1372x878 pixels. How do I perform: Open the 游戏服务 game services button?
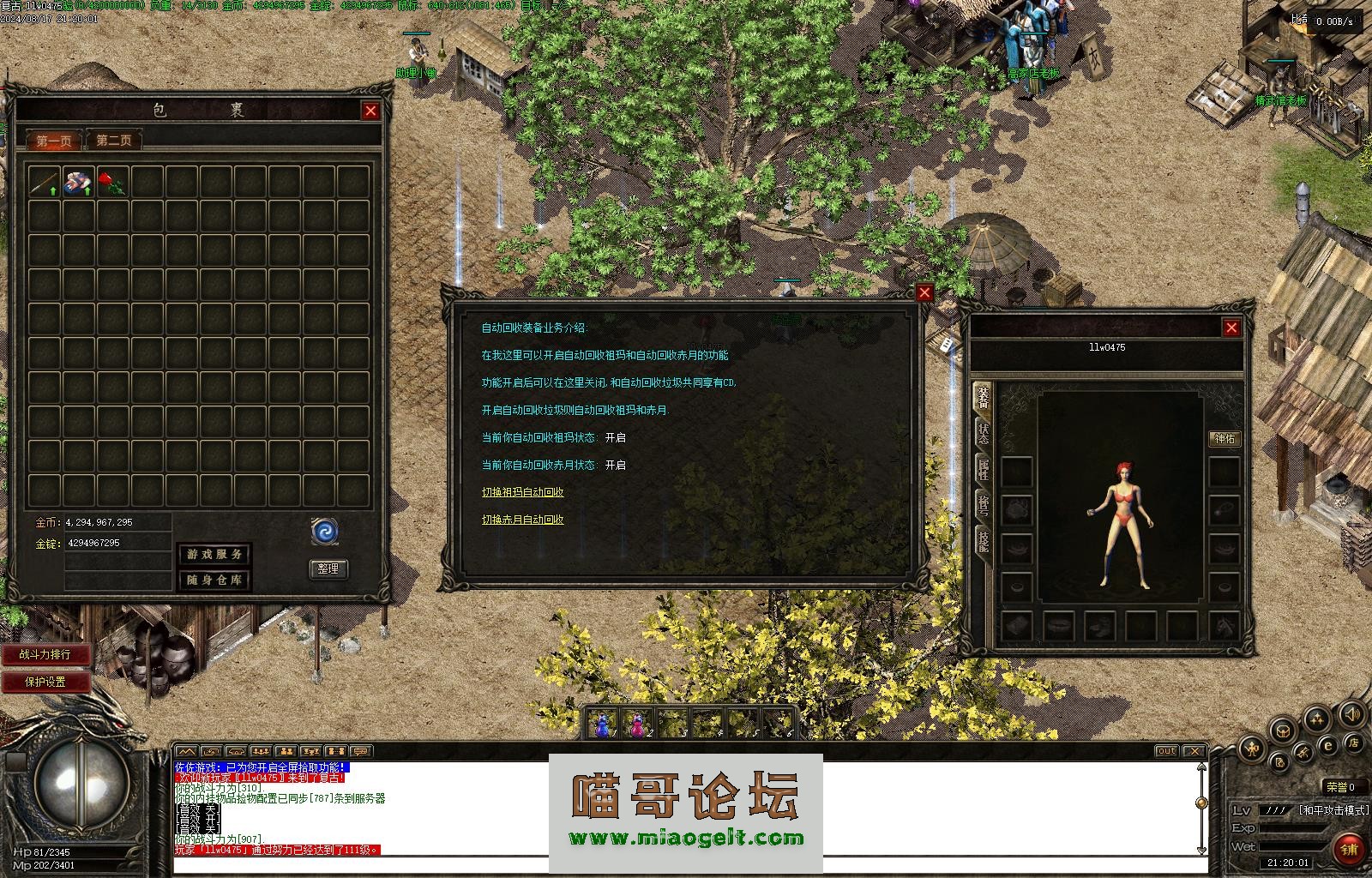pyautogui.click(x=214, y=554)
